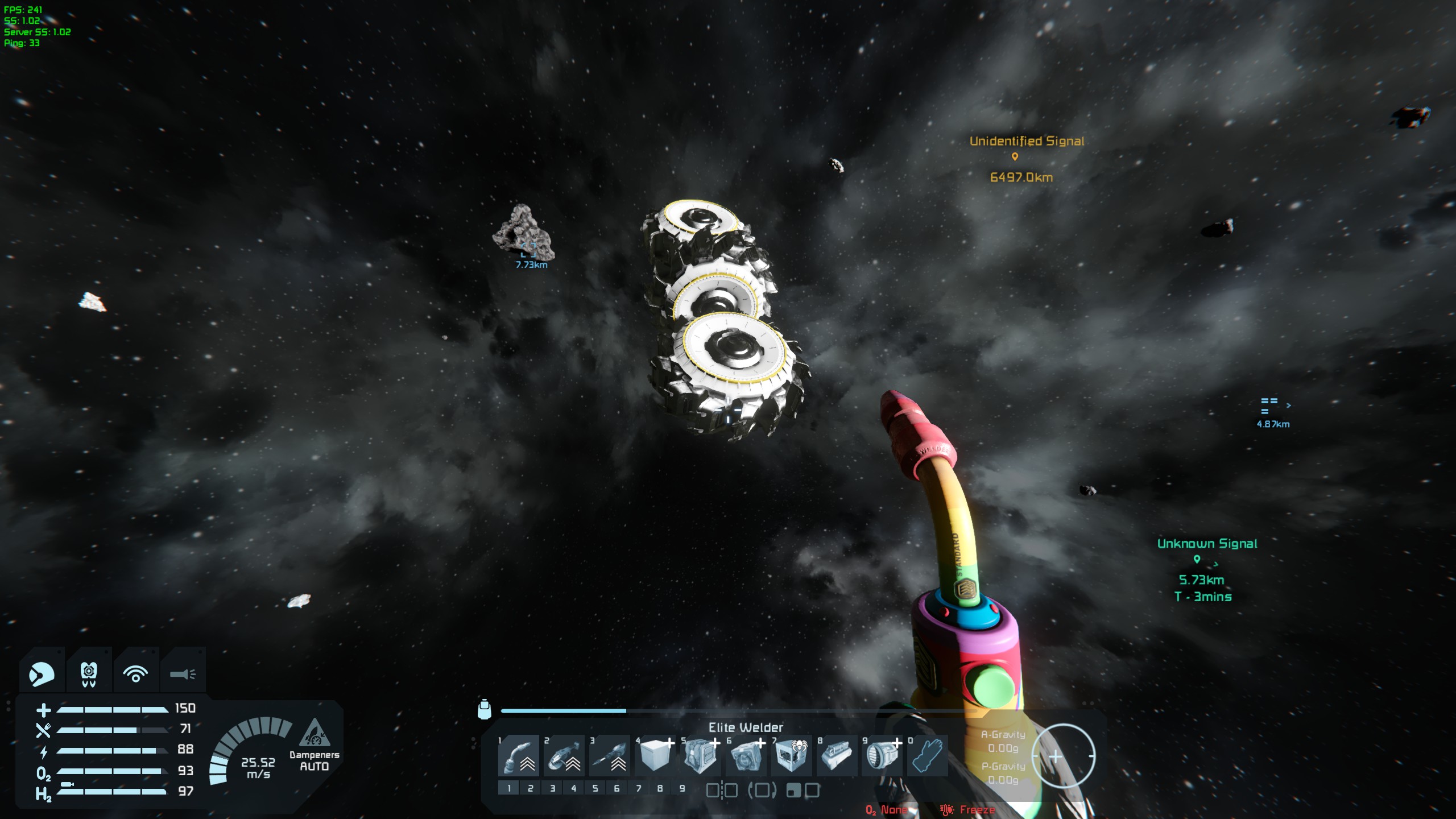Screen dimensions: 1456x819
Task: Select the Elite Welder hotbar slot
Action: point(518,756)
